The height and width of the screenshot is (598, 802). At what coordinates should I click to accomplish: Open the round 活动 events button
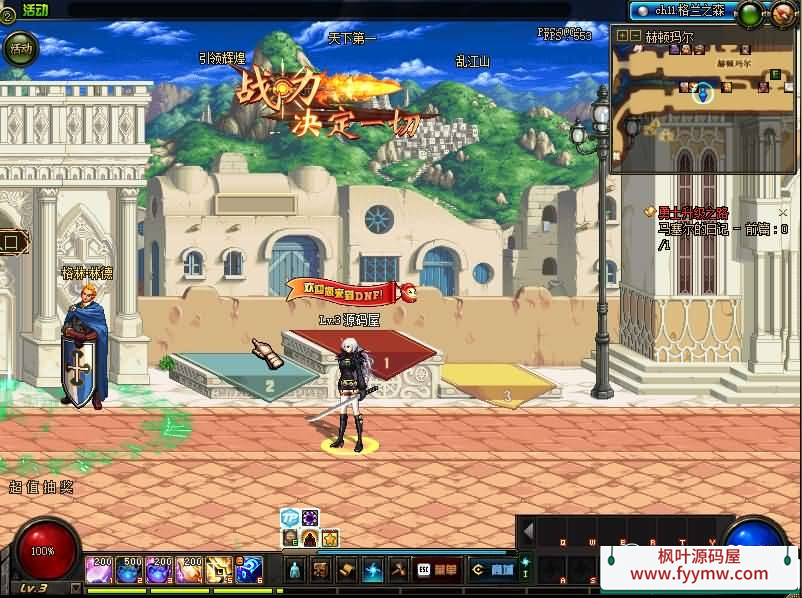[x=20, y=48]
